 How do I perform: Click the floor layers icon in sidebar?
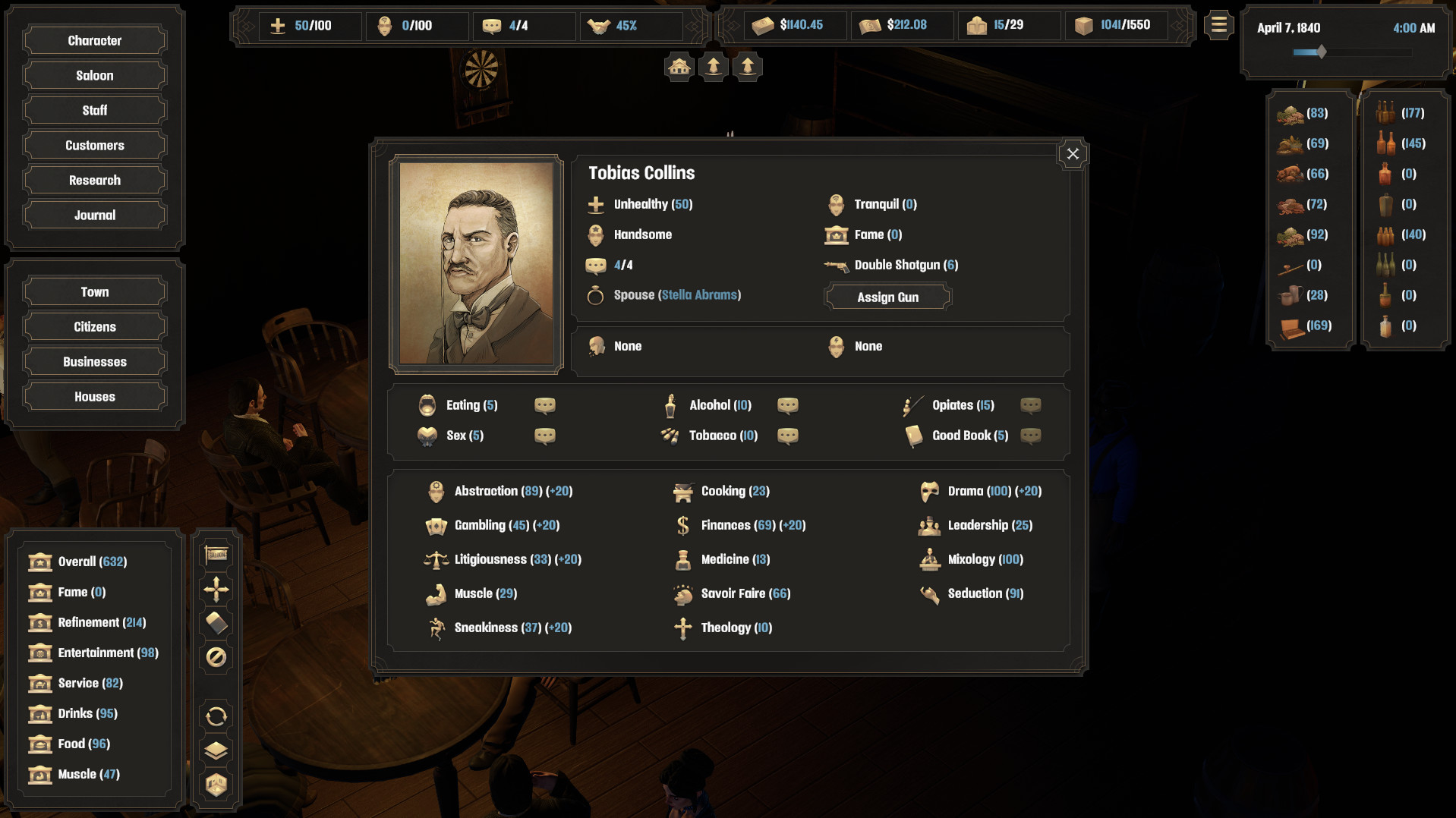point(216,750)
